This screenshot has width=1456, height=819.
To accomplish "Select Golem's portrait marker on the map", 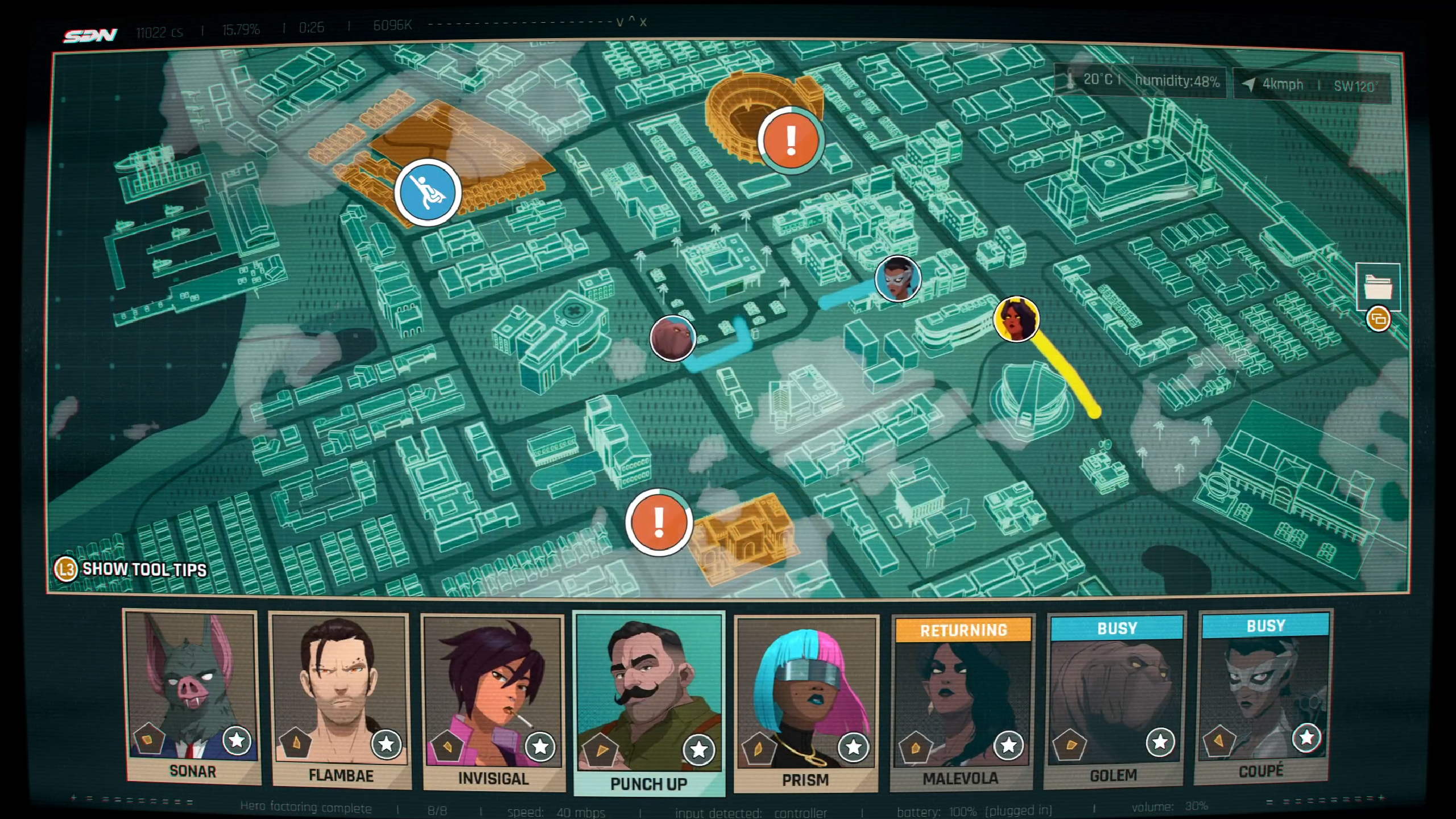I will tap(672, 338).
